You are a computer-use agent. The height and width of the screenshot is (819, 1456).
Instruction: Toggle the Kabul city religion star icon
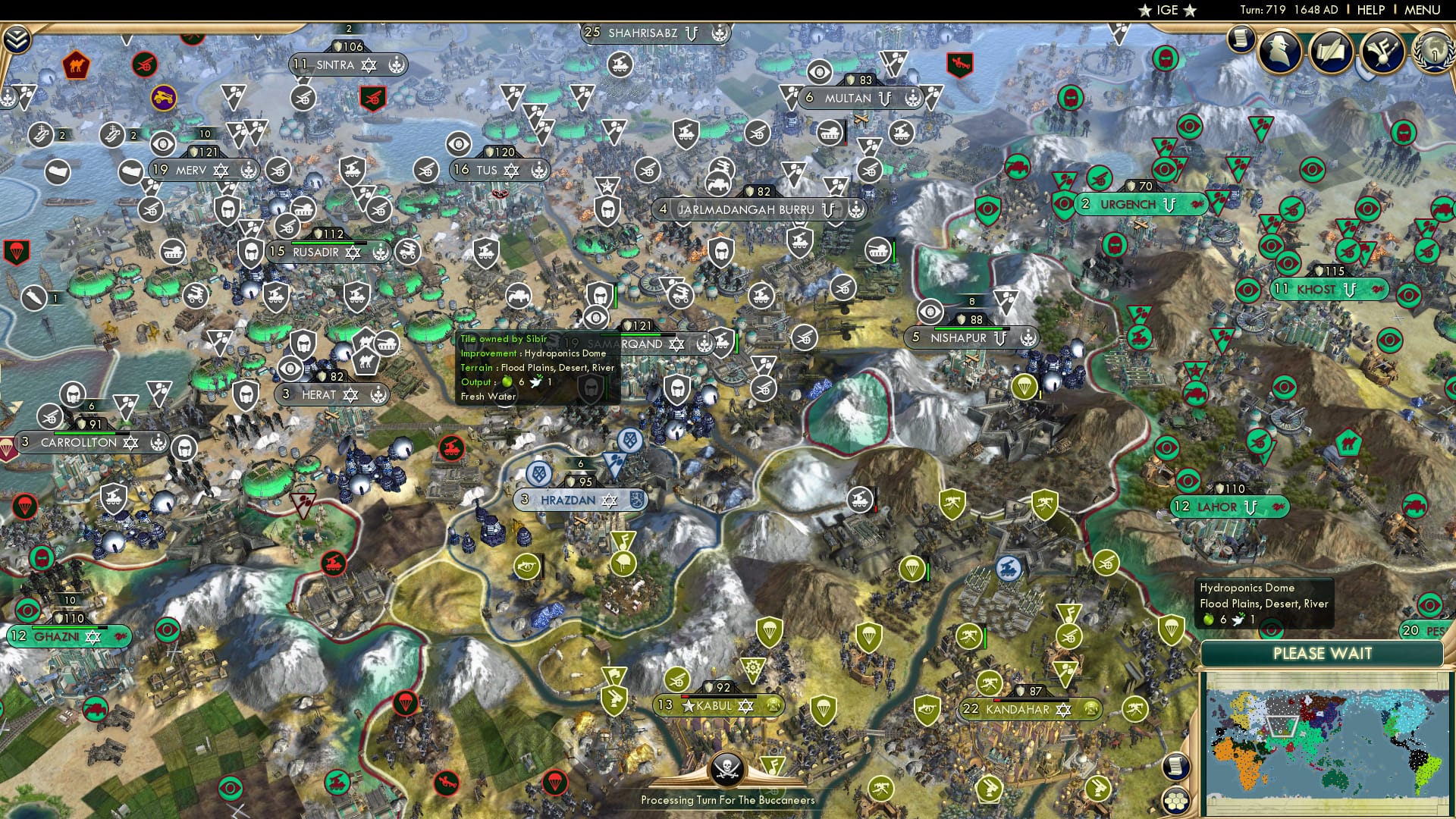pos(746,704)
